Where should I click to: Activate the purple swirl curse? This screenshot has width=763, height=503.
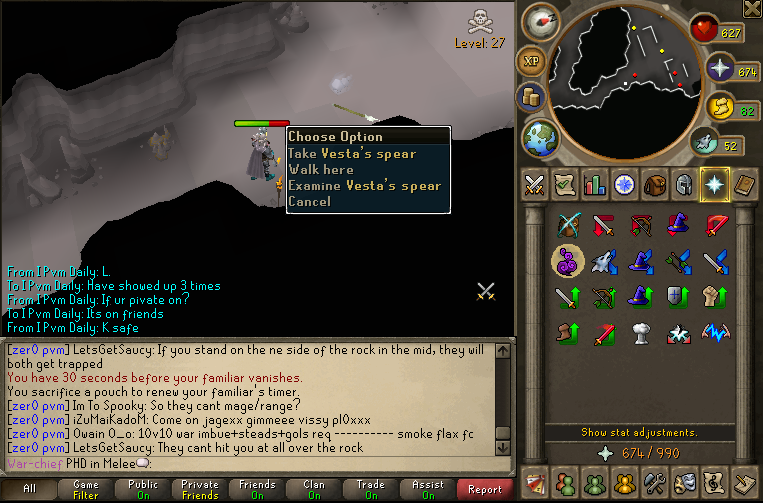(x=568, y=261)
